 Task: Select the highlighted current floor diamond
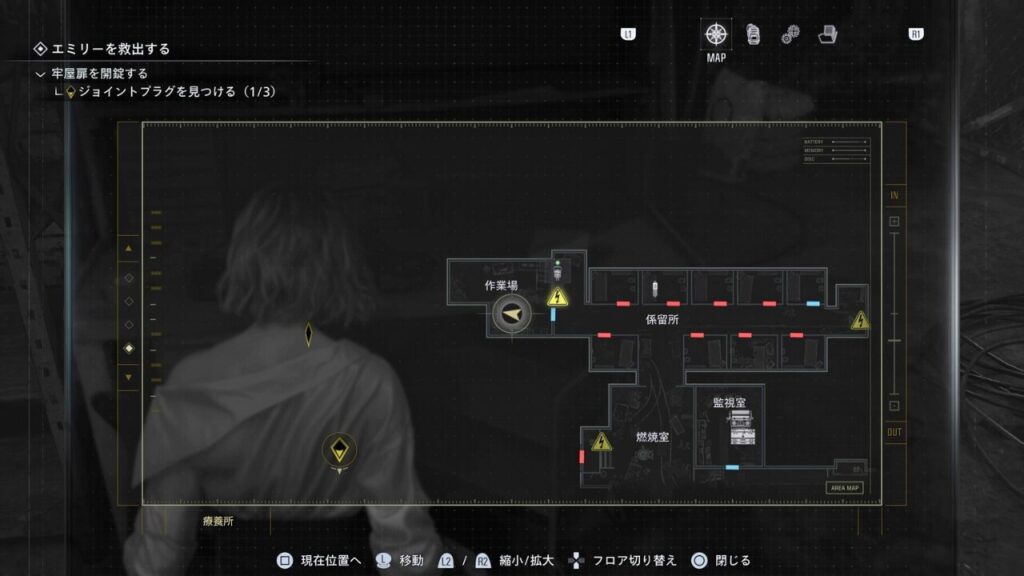[x=128, y=348]
